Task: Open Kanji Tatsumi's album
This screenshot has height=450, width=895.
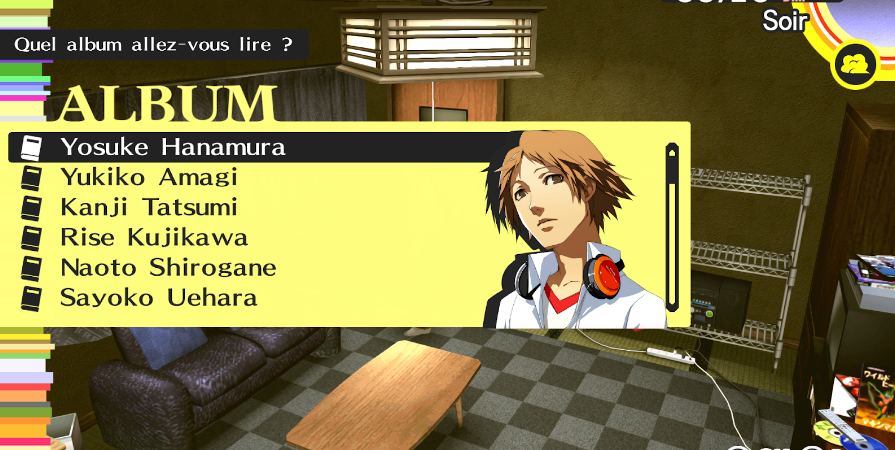Action: coord(149,208)
